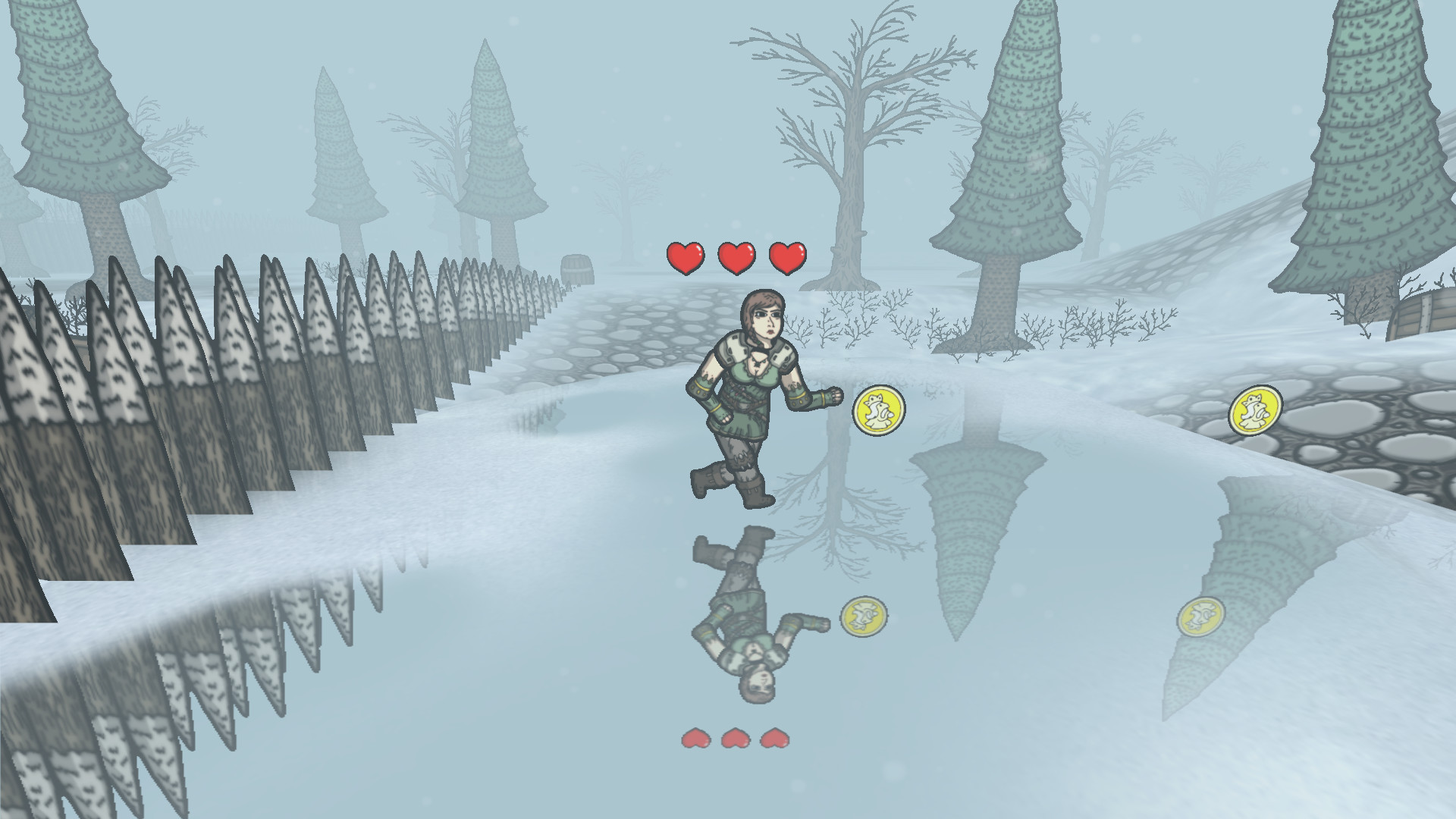Select the third heart in the health row
This screenshot has width=1456, height=819.
click(x=786, y=256)
